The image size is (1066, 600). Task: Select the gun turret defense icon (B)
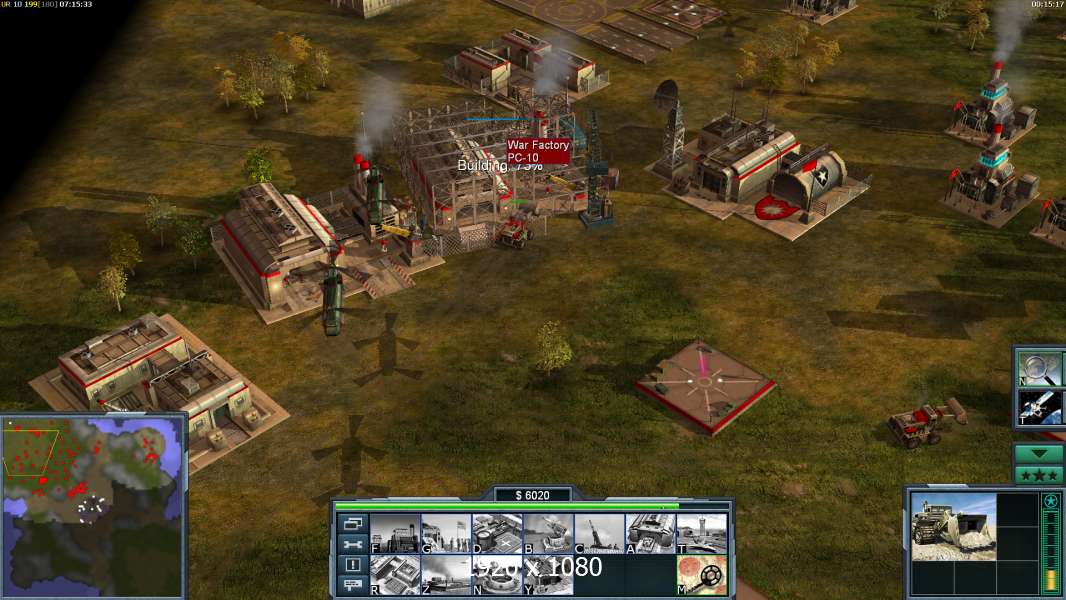pyautogui.click(x=548, y=534)
